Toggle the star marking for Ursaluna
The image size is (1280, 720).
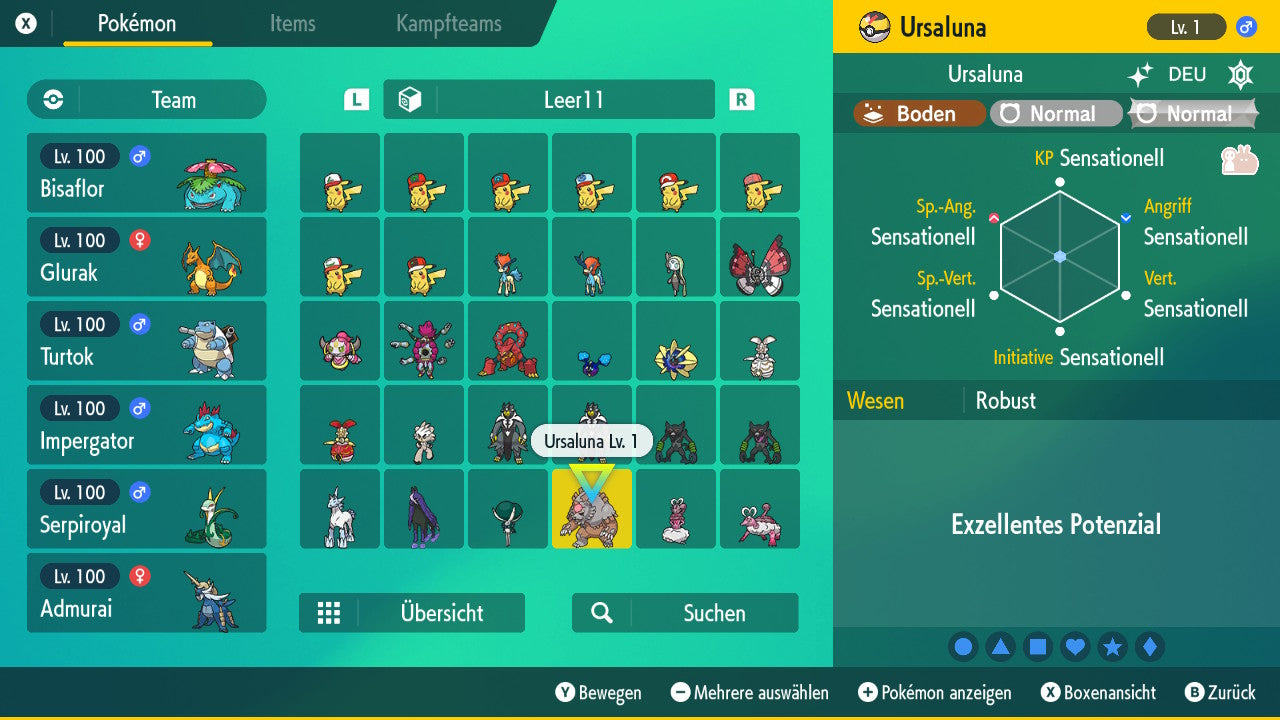click(x=1113, y=646)
